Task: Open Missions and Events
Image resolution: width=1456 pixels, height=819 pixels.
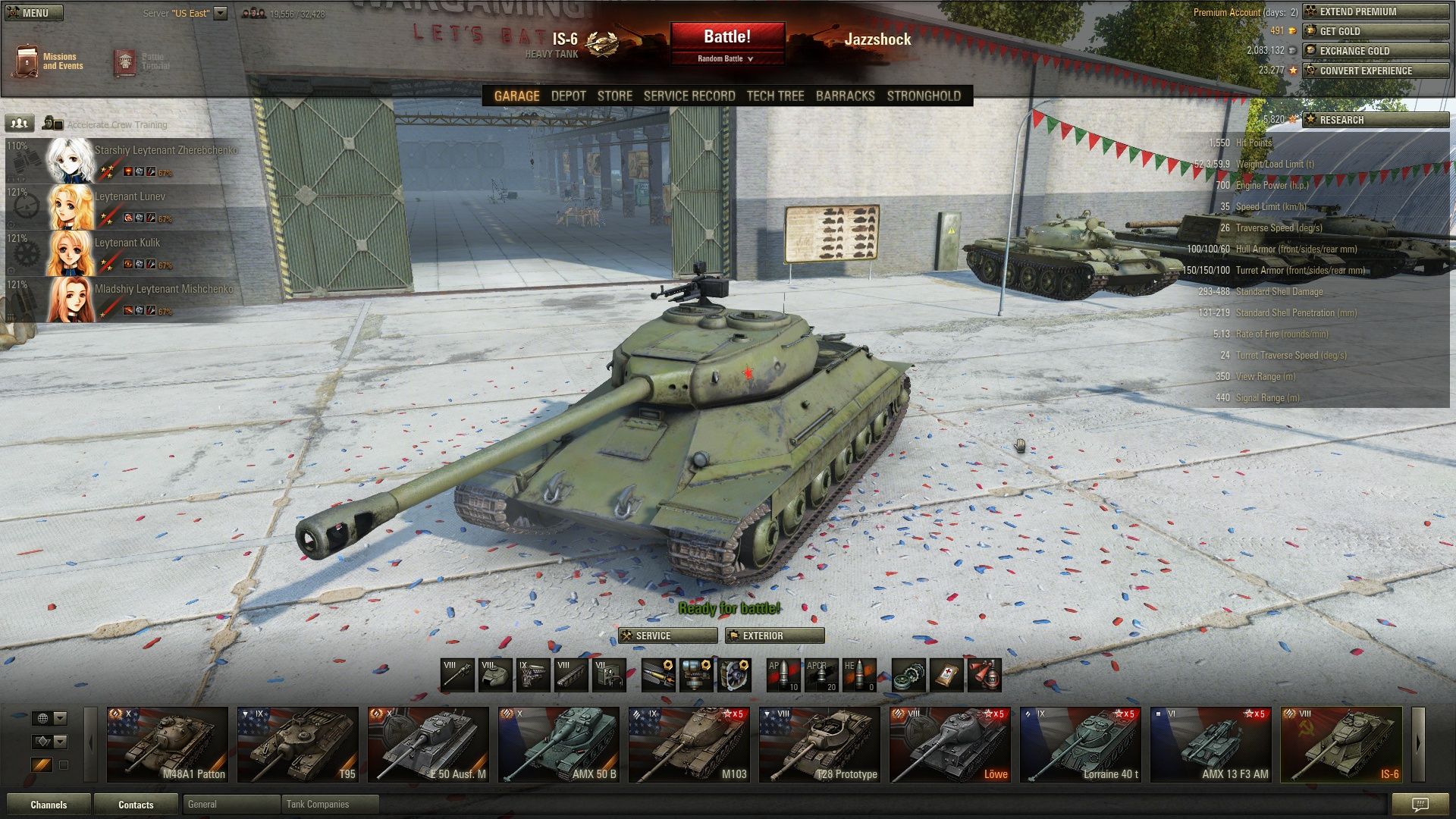Action: pos(49,61)
